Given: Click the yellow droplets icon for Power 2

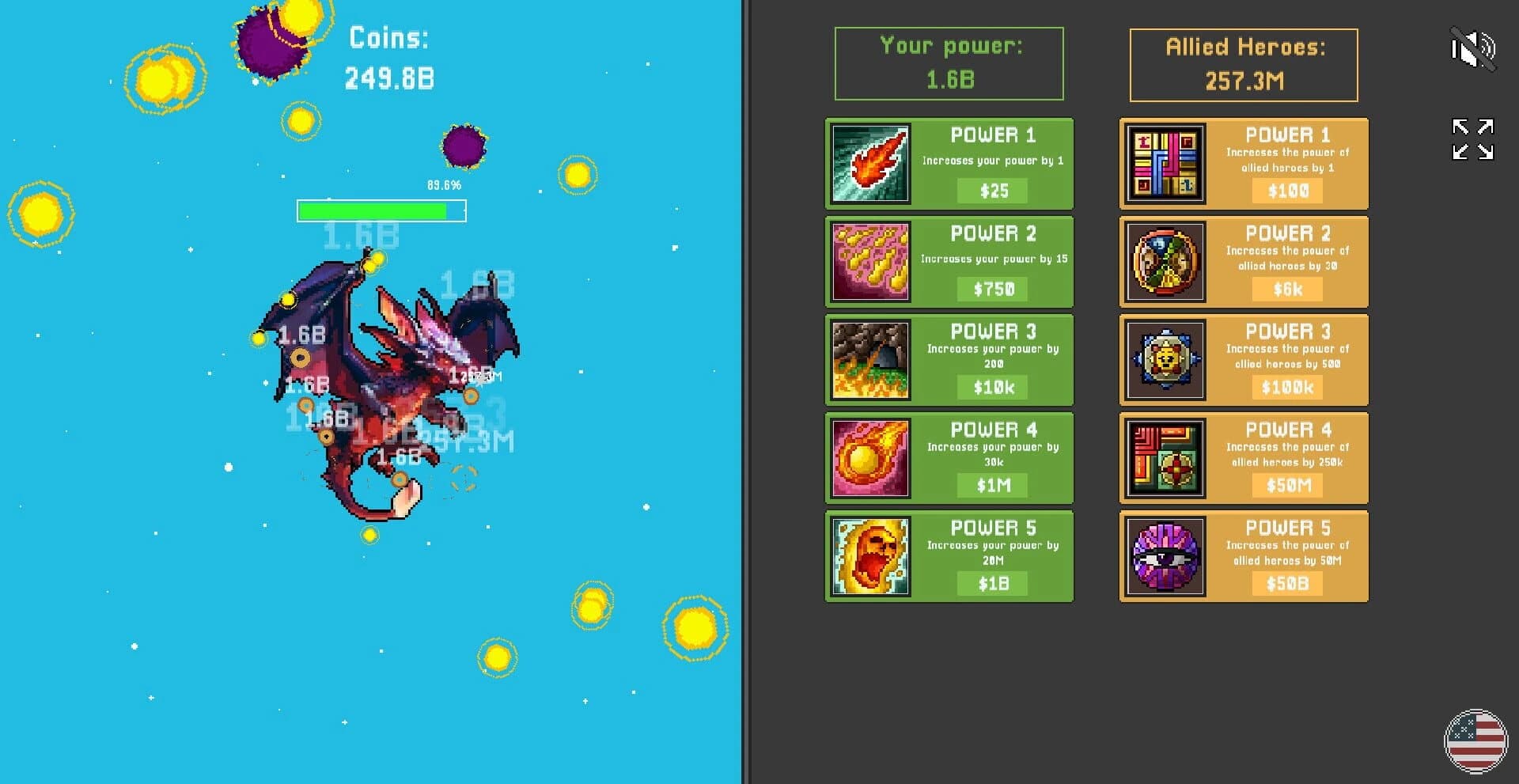Looking at the screenshot, I should click(869, 261).
